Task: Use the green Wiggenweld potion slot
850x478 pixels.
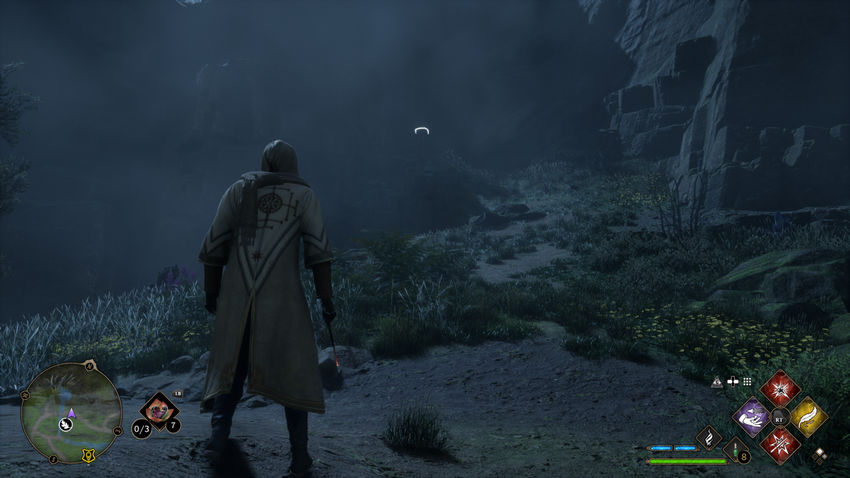Action: click(x=737, y=450)
